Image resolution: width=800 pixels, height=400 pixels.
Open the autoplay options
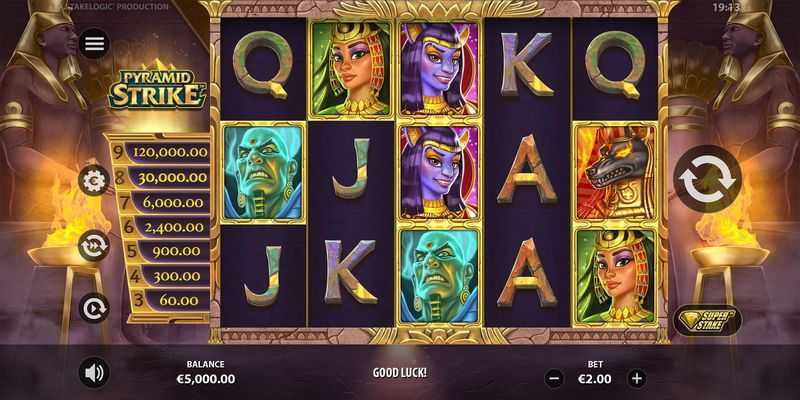pos(94,306)
